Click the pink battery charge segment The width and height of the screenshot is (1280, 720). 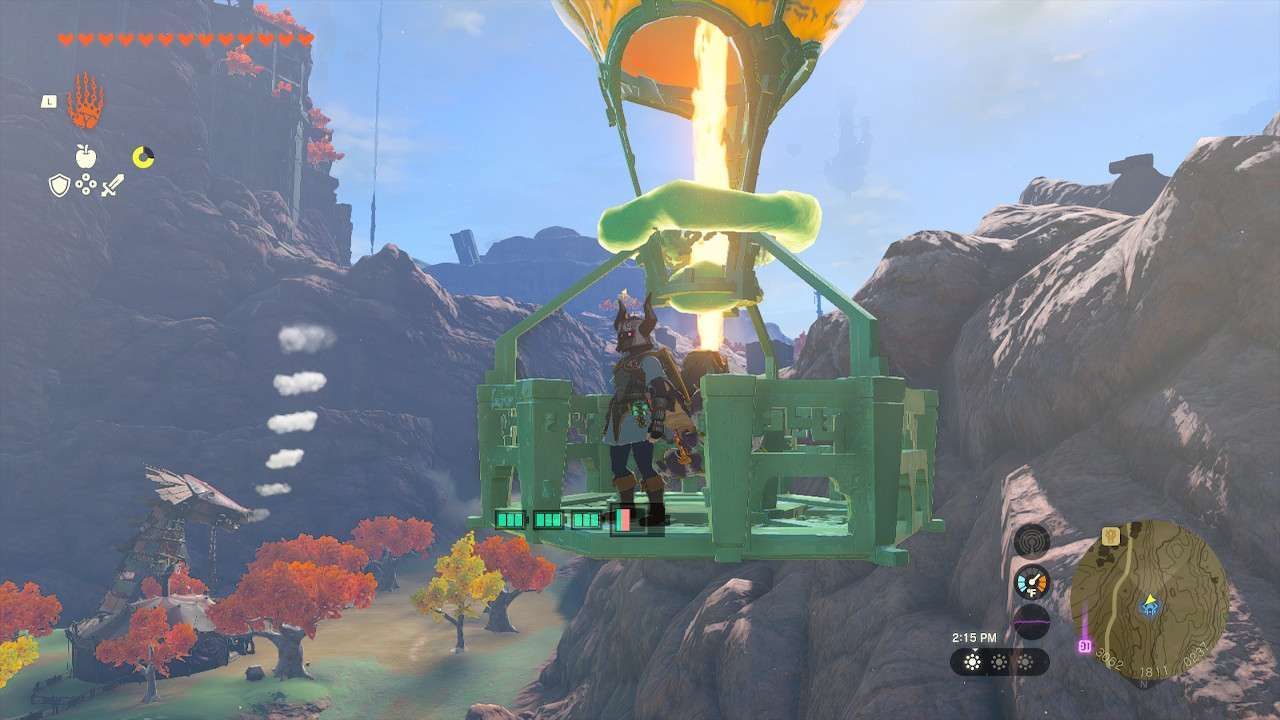click(623, 521)
